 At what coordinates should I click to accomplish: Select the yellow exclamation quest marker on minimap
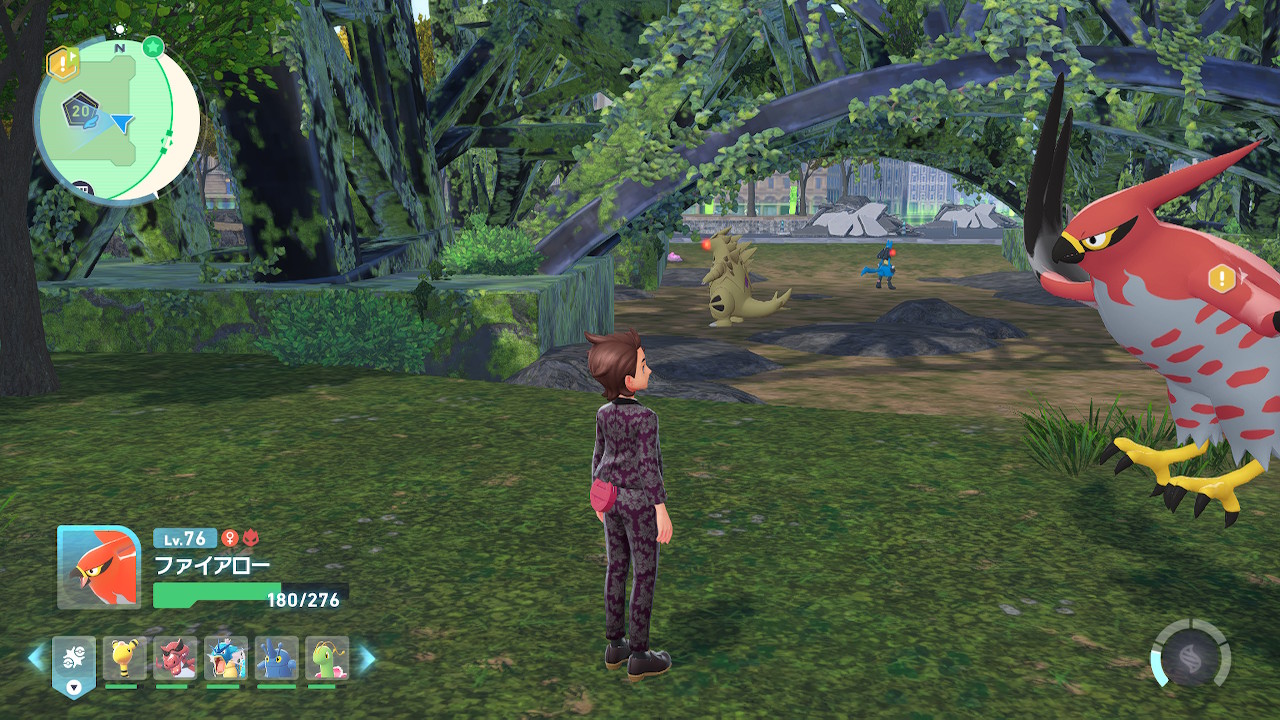[63, 64]
